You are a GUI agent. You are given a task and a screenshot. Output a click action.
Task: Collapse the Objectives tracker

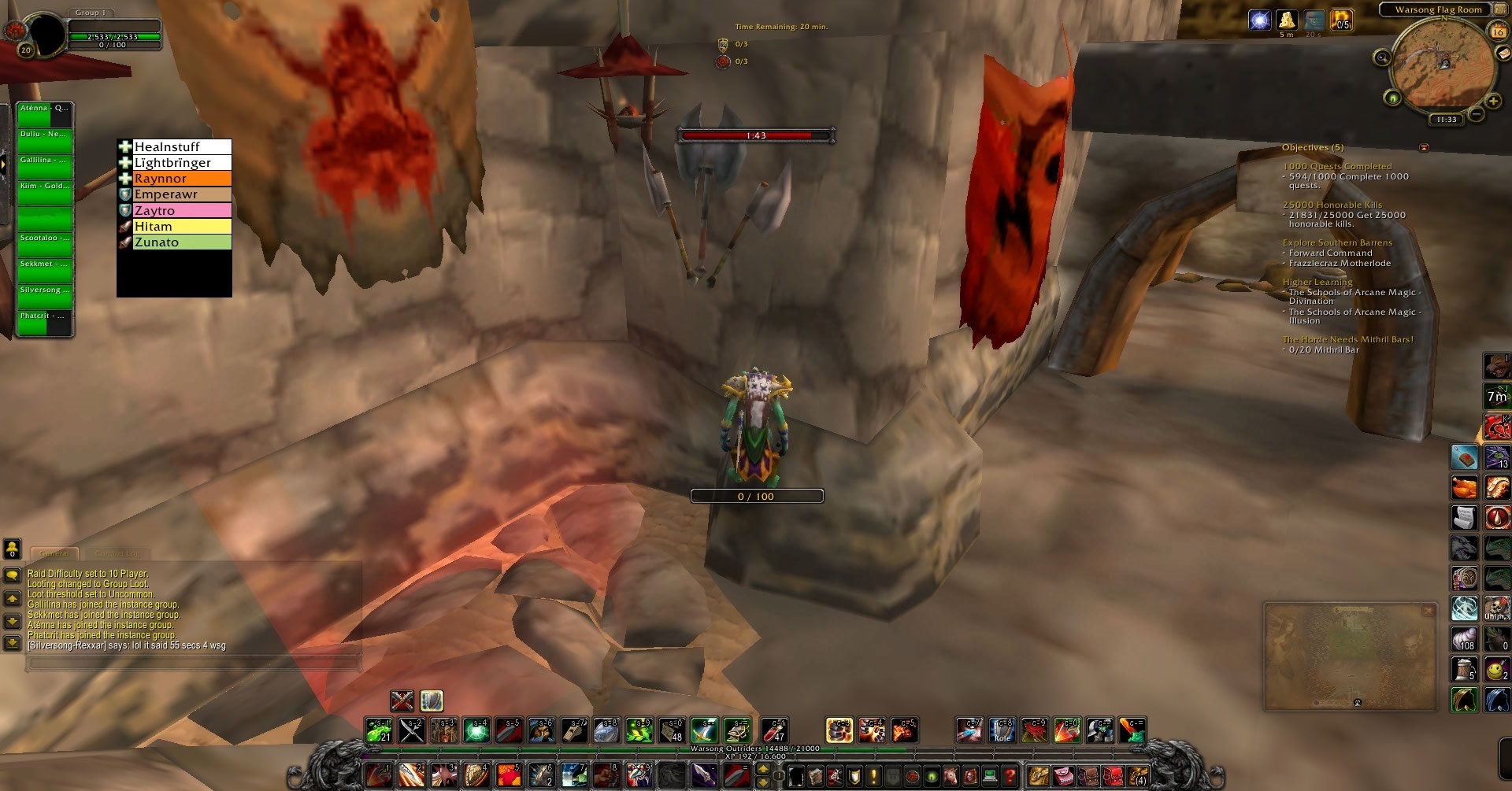[1423, 147]
